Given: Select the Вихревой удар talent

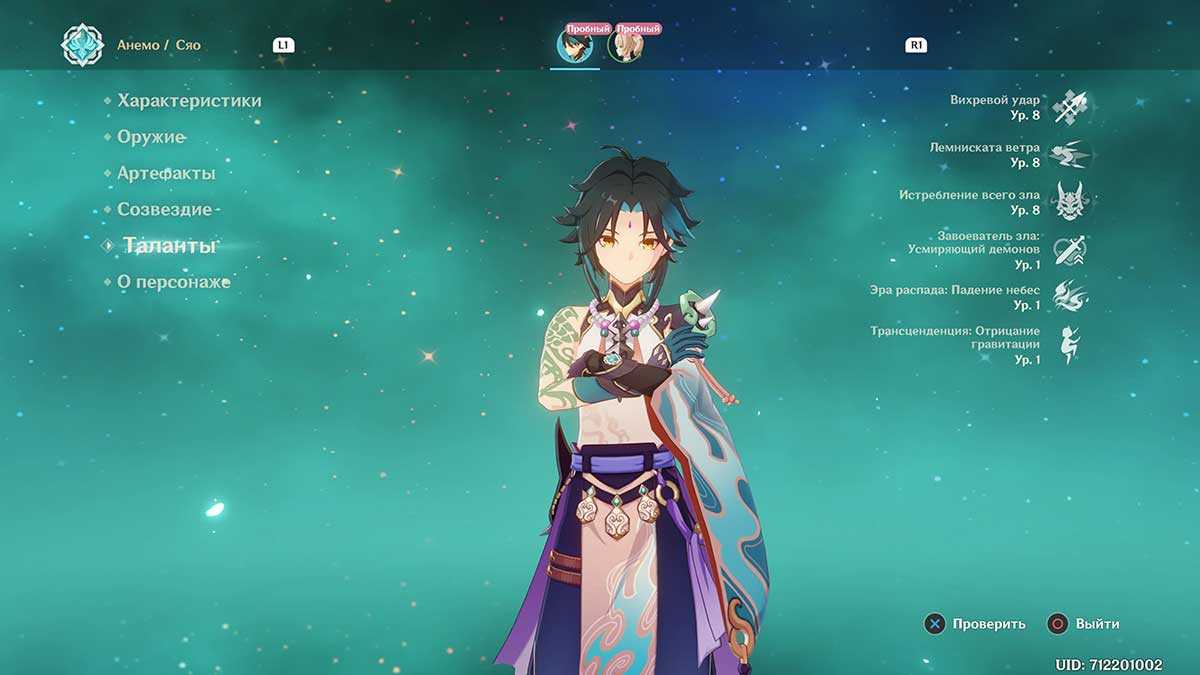Looking at the screenshot, I should (1069, 107).
